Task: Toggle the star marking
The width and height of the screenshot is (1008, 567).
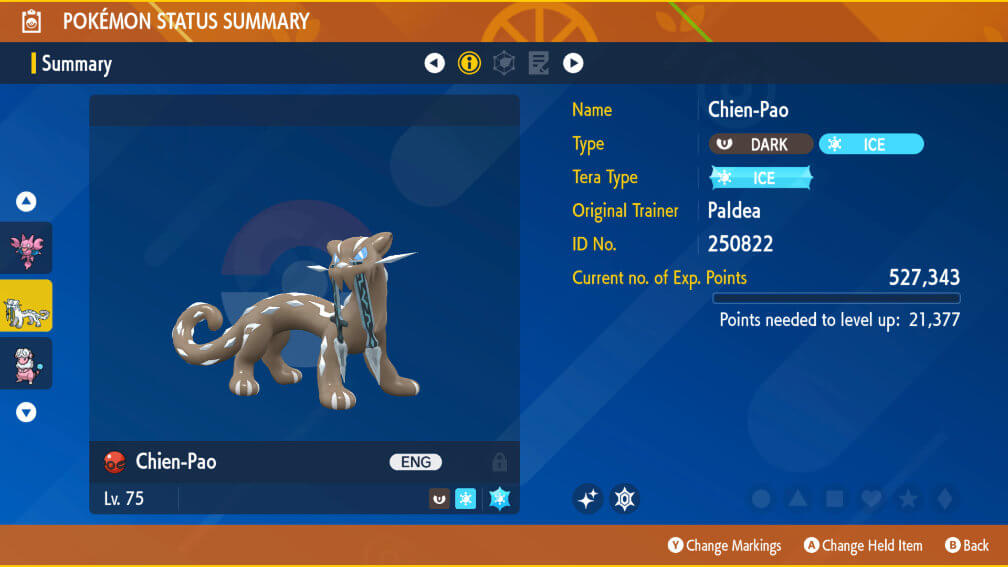Action: pyautogui.click(x=908, y=498)
